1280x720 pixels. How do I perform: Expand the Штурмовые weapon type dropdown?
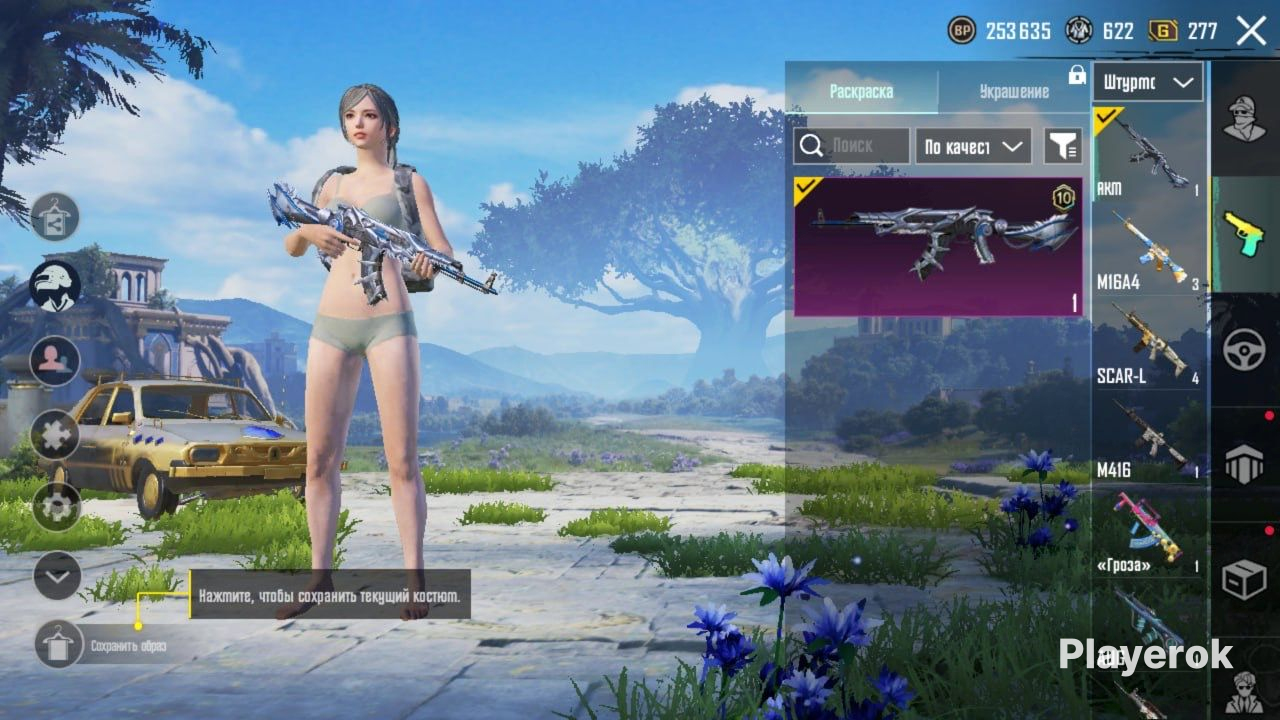coord(1146,82)
